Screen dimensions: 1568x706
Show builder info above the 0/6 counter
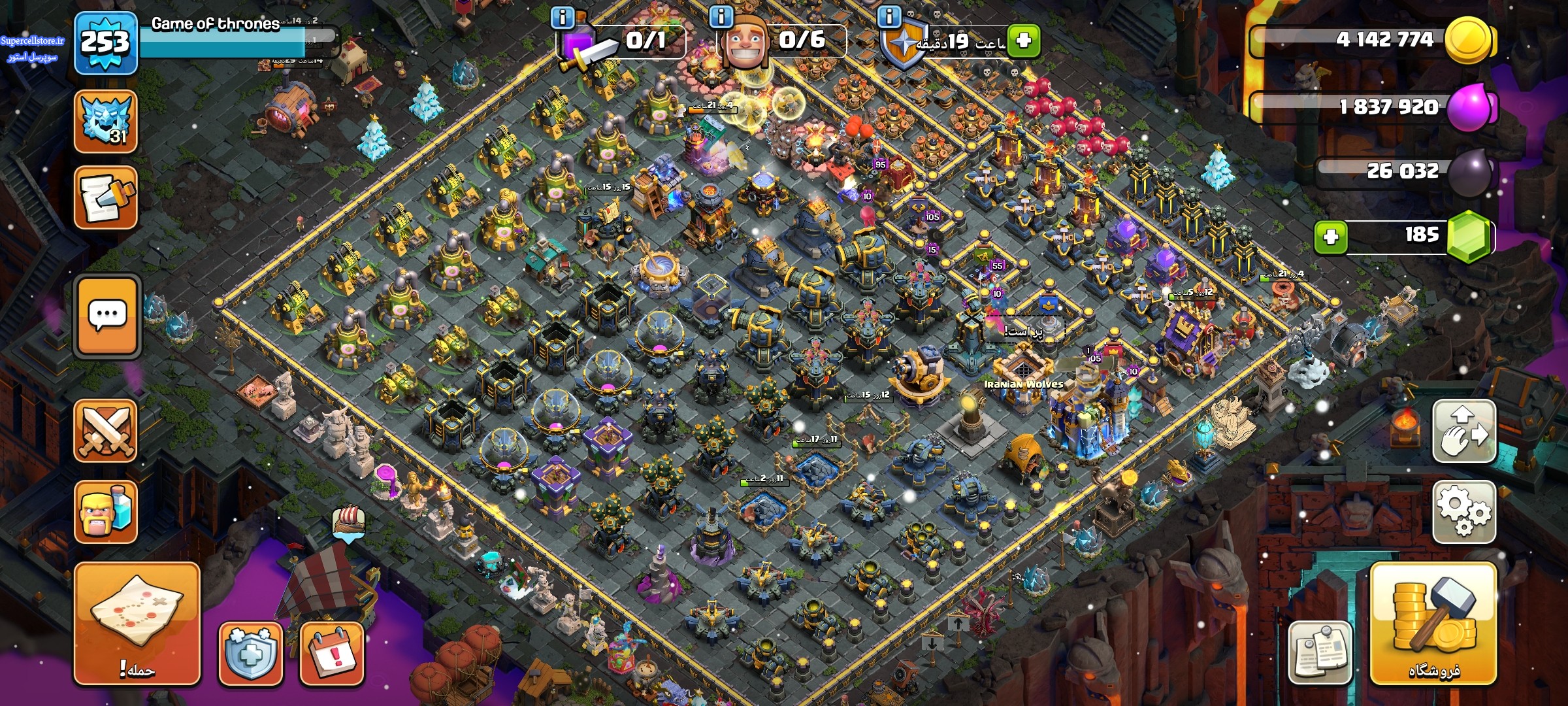[721, 16]
